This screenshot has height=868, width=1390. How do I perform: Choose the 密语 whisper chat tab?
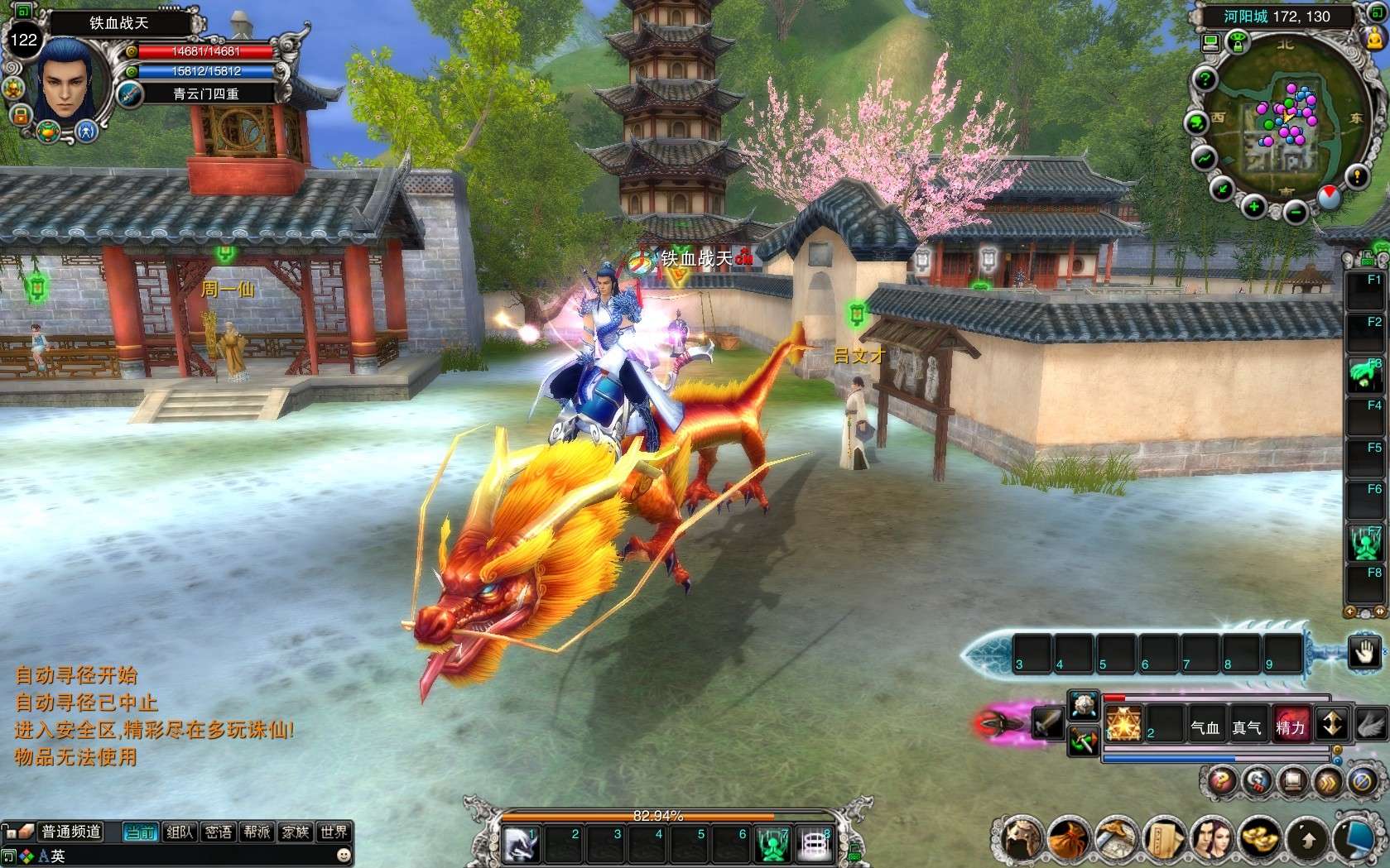218,832
